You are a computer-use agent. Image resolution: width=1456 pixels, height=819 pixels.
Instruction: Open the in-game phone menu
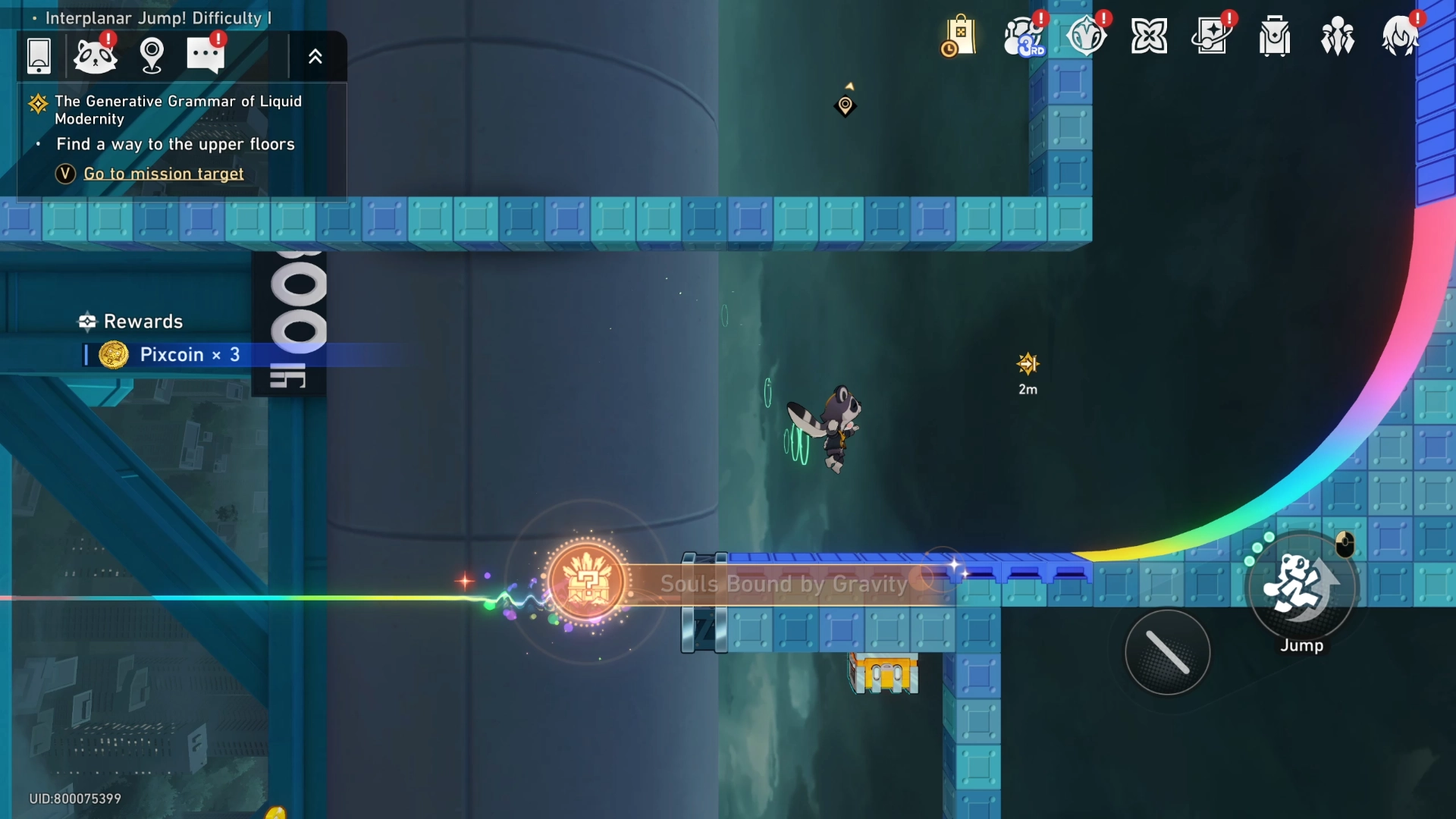(x=38, y=55)
